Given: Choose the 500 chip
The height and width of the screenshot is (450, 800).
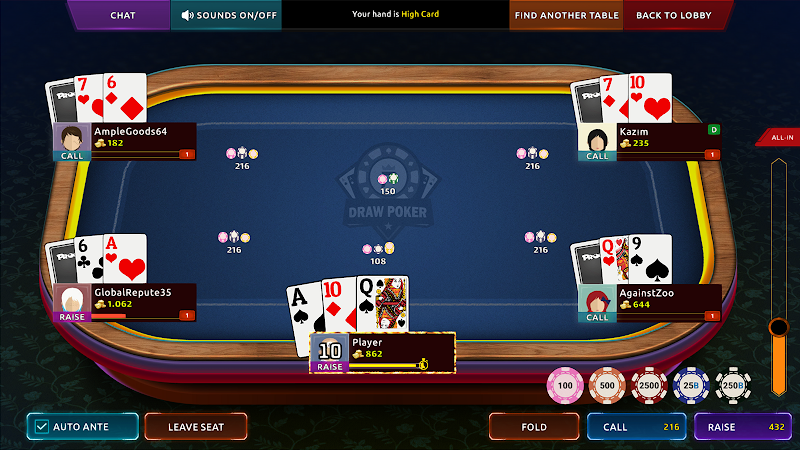Looking at the screenshot, I should (x=607, y=385).
